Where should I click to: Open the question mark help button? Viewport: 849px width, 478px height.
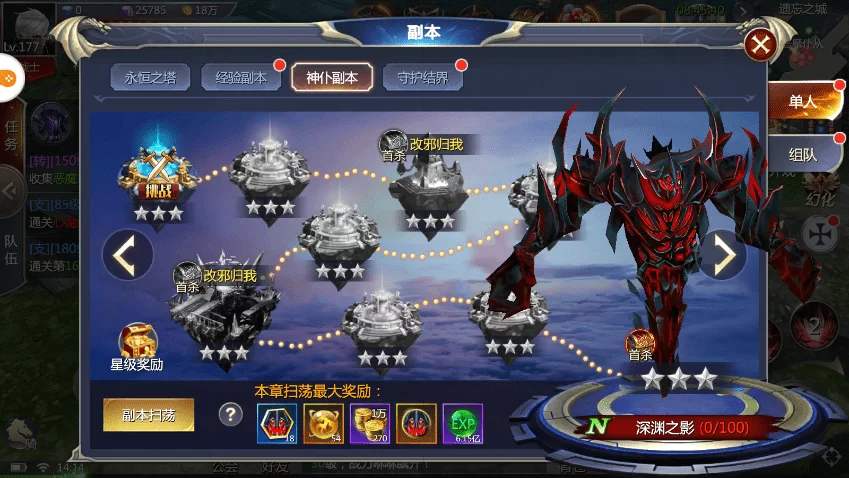(231, 414)
